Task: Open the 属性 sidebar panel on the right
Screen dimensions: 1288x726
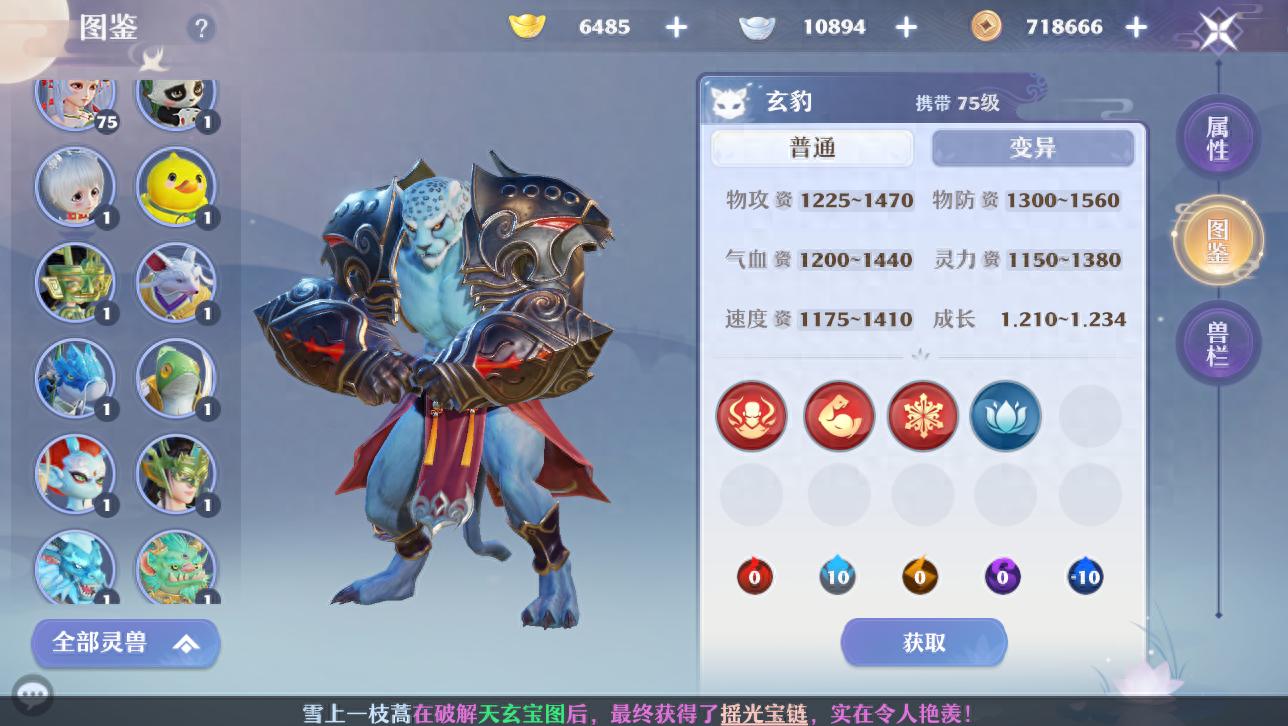Action: coord(1218,138)
